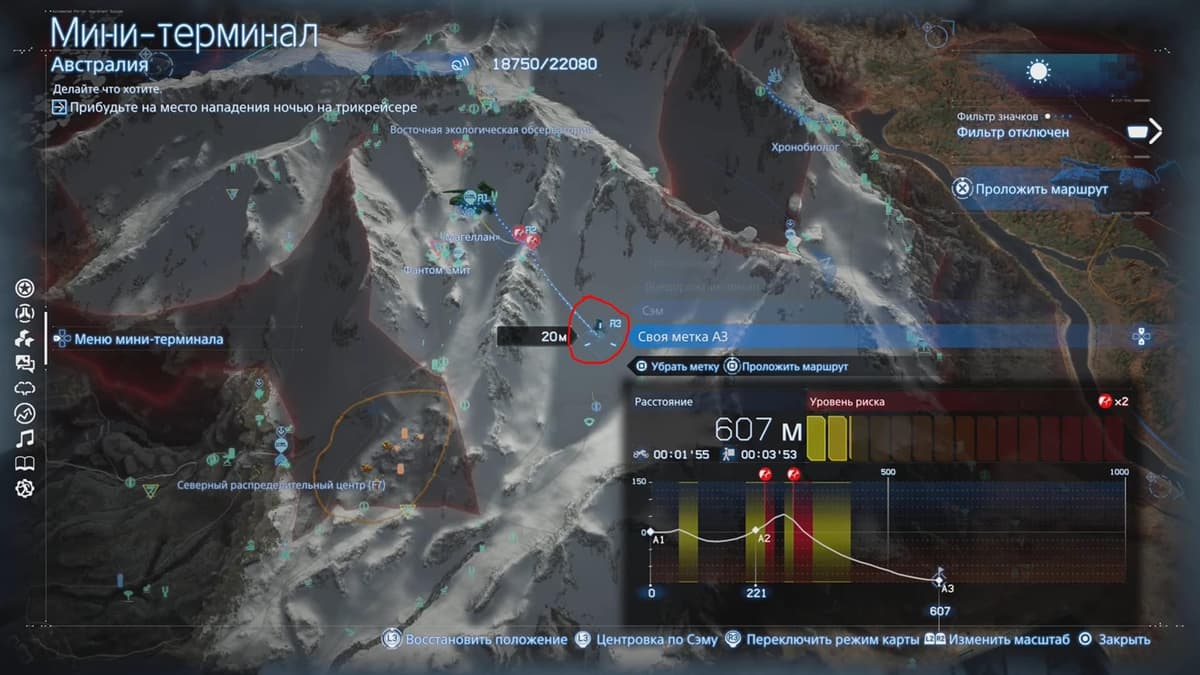The image size is (1200, 675).
Task: Open «Меню мини-терминала» entry
Action: pyautogui.click(x=148, y=339)
